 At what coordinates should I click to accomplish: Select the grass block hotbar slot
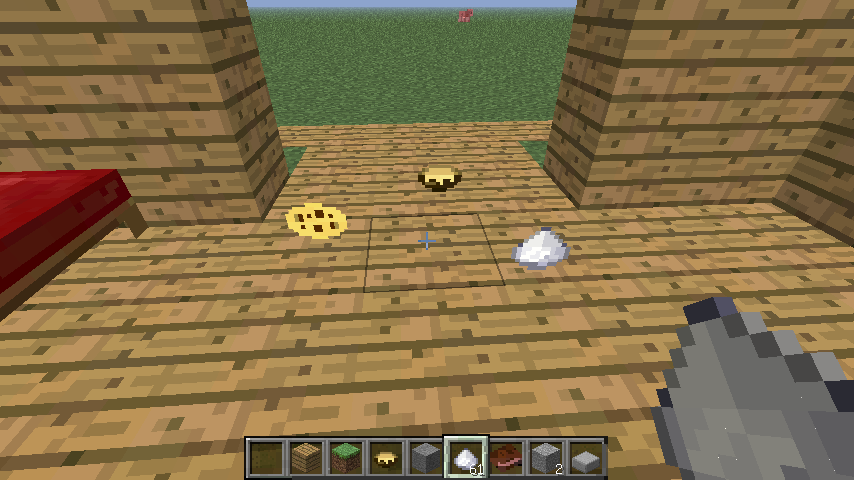[346, 458]
